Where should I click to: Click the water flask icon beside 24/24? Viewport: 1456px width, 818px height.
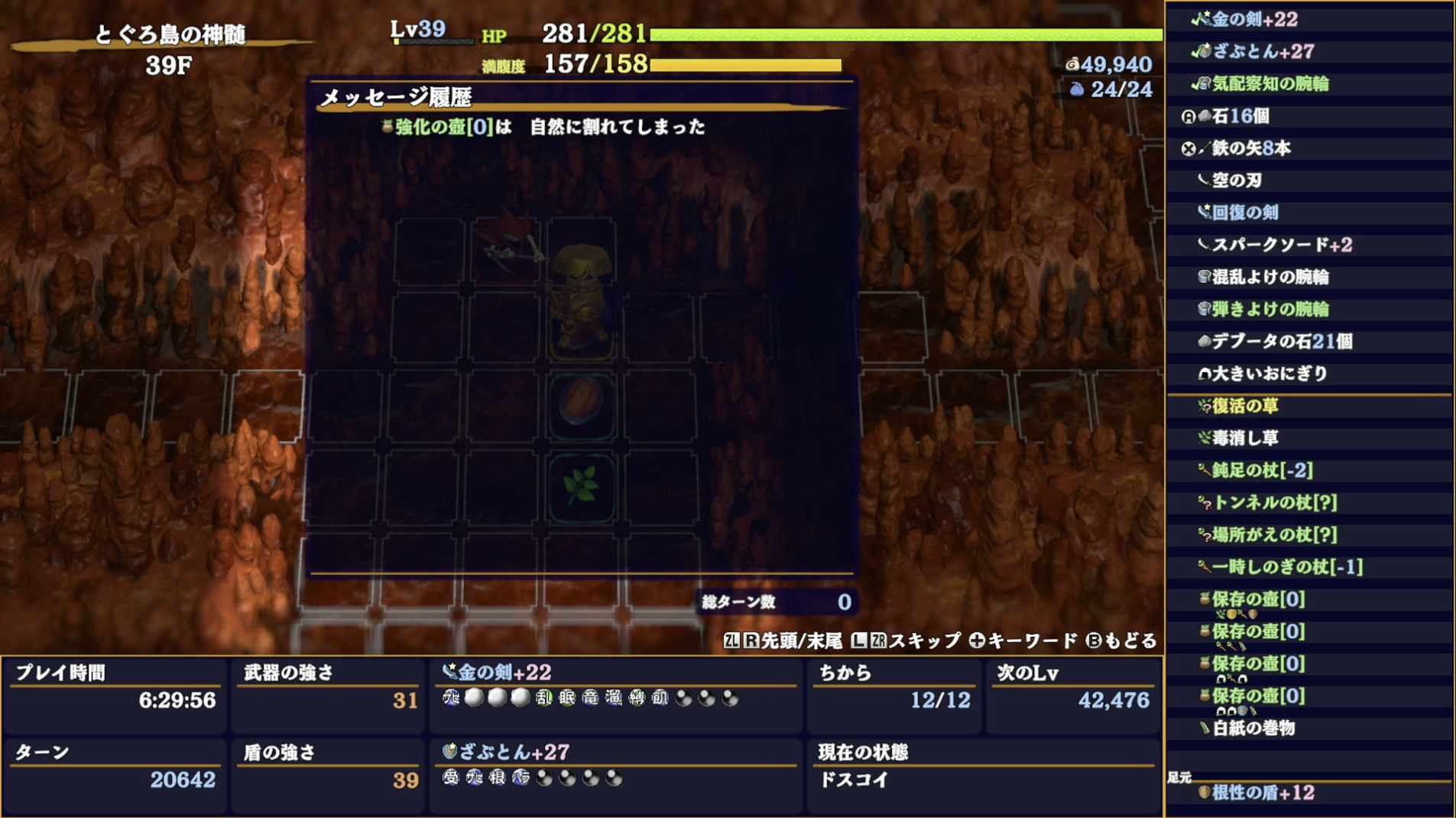point(1078,90)
